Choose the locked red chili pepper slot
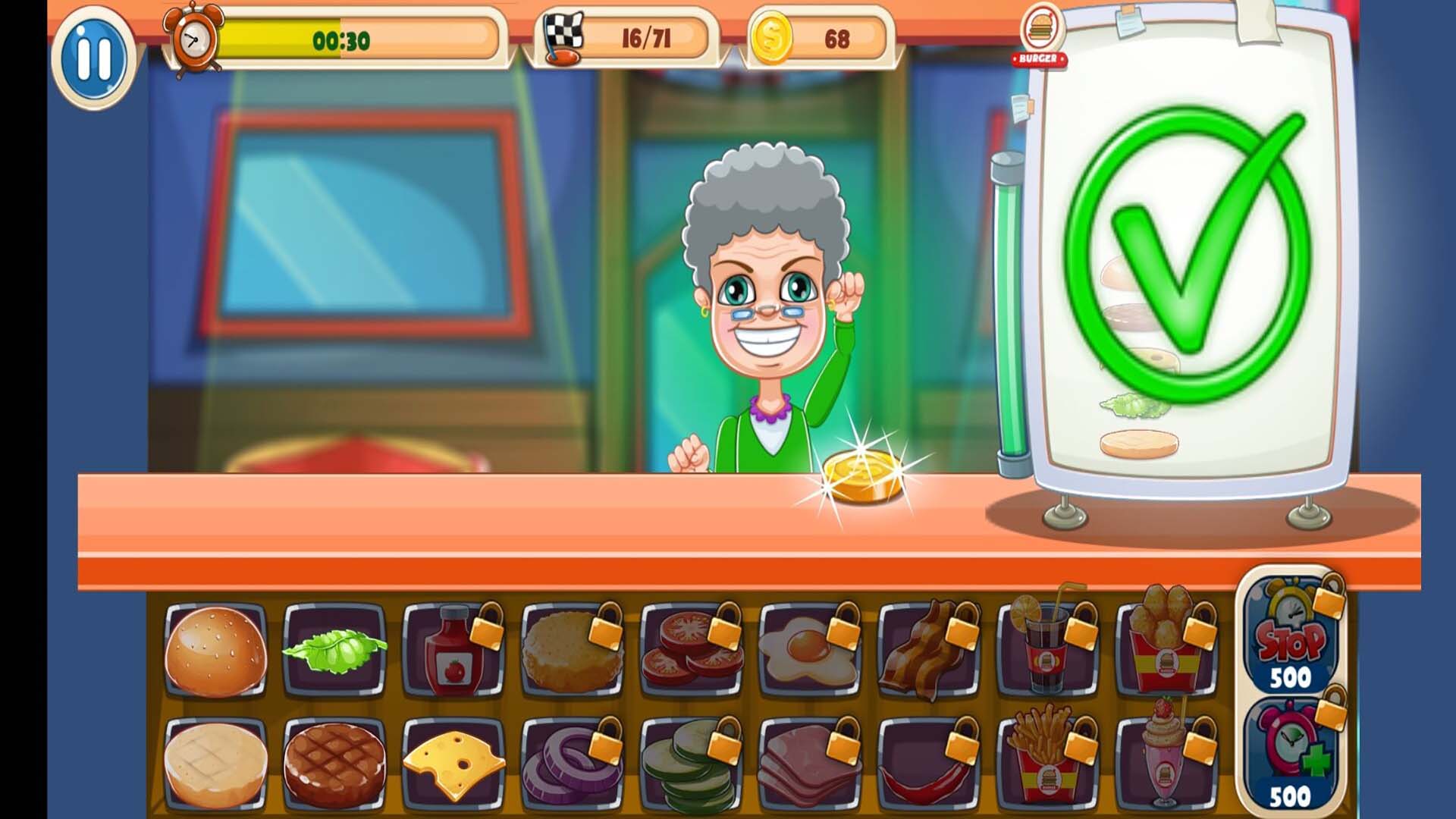Image resolution: width=1456 pixels, height=819 pixels. coord(929,764)
